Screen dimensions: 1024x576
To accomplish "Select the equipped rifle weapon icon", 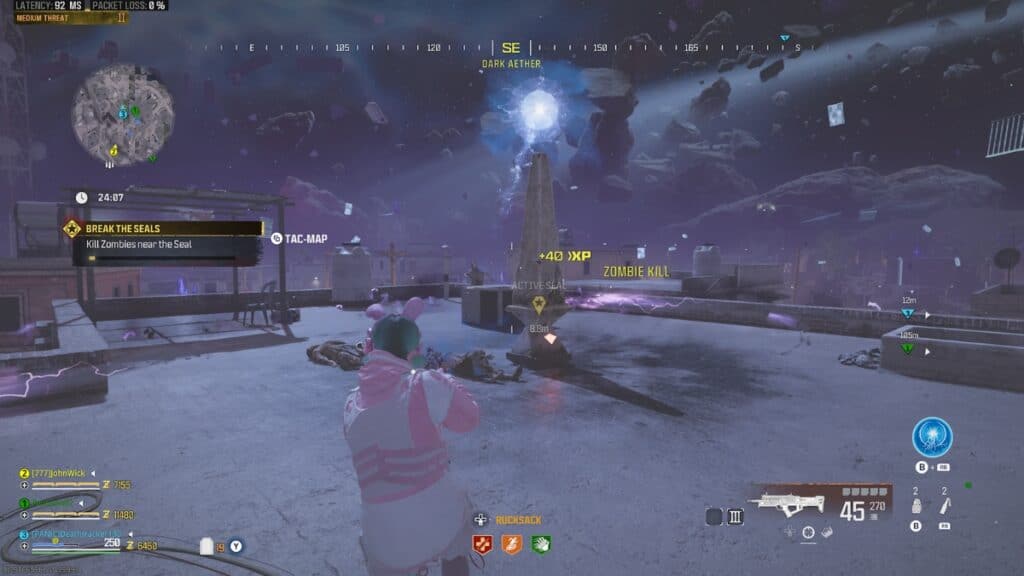I will click(789, 500).
